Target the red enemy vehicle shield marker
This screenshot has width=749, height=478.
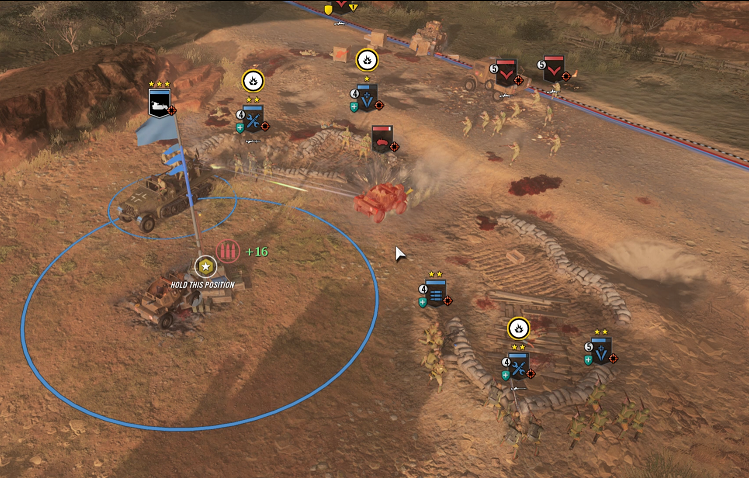(x=381, y=138)
